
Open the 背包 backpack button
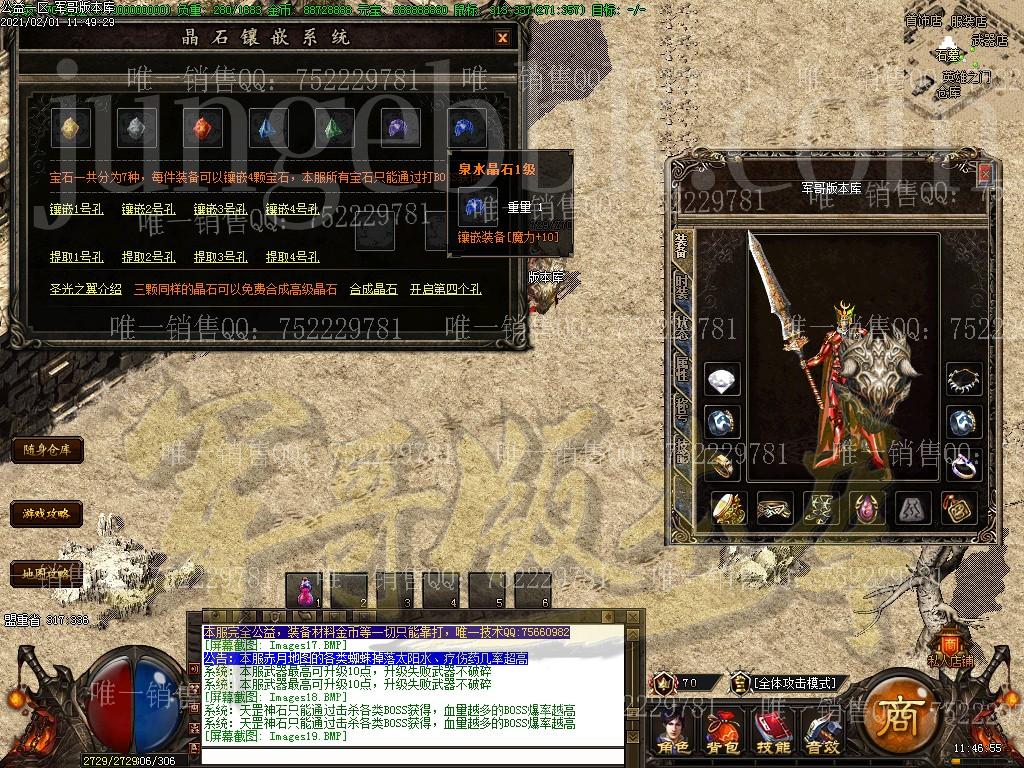coord(722,733)
